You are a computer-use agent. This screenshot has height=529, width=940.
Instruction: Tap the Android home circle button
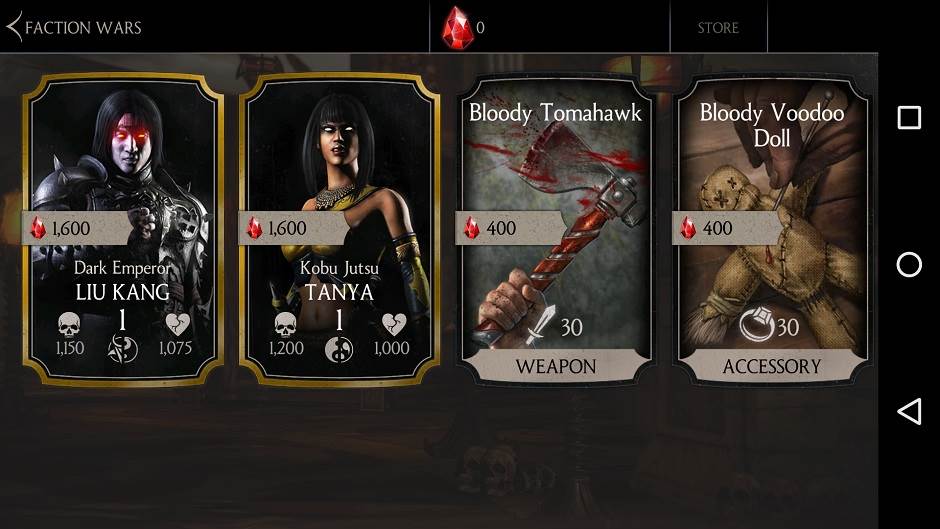(x=909, y=264)
